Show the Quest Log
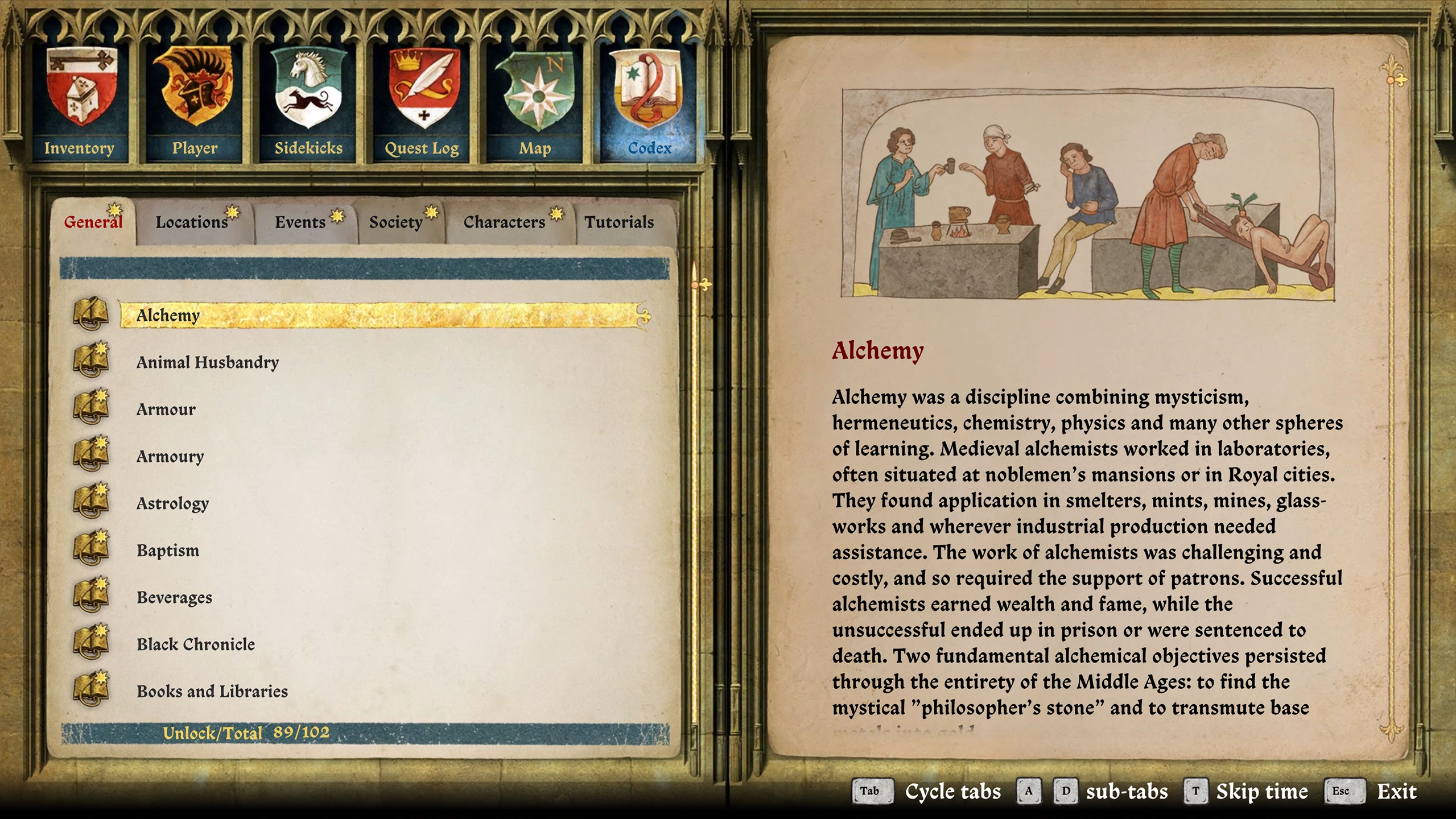Viewport: 1456px width, 819px height. point(422,102)
